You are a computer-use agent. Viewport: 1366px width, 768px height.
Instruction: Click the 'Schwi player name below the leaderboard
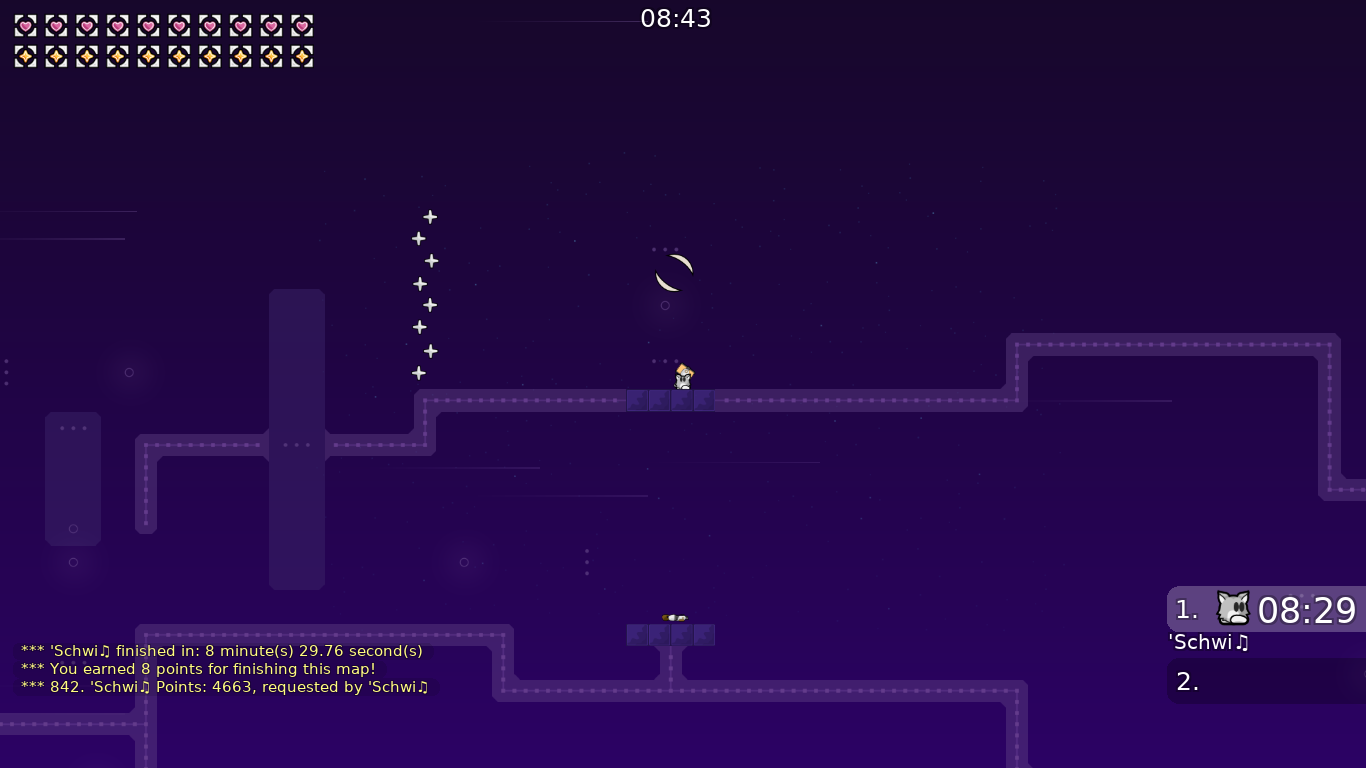tap(1207, 643)
